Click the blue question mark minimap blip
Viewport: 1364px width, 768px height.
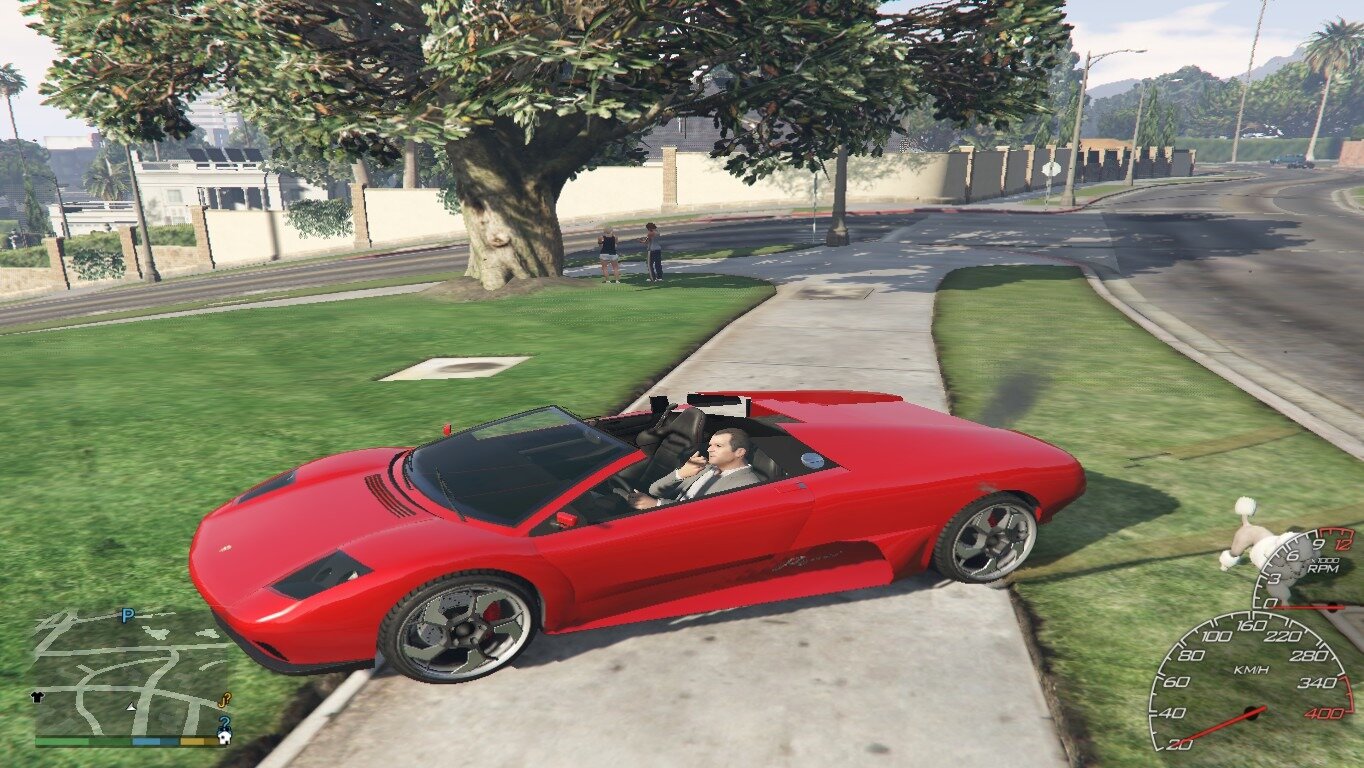click(225, 722)
